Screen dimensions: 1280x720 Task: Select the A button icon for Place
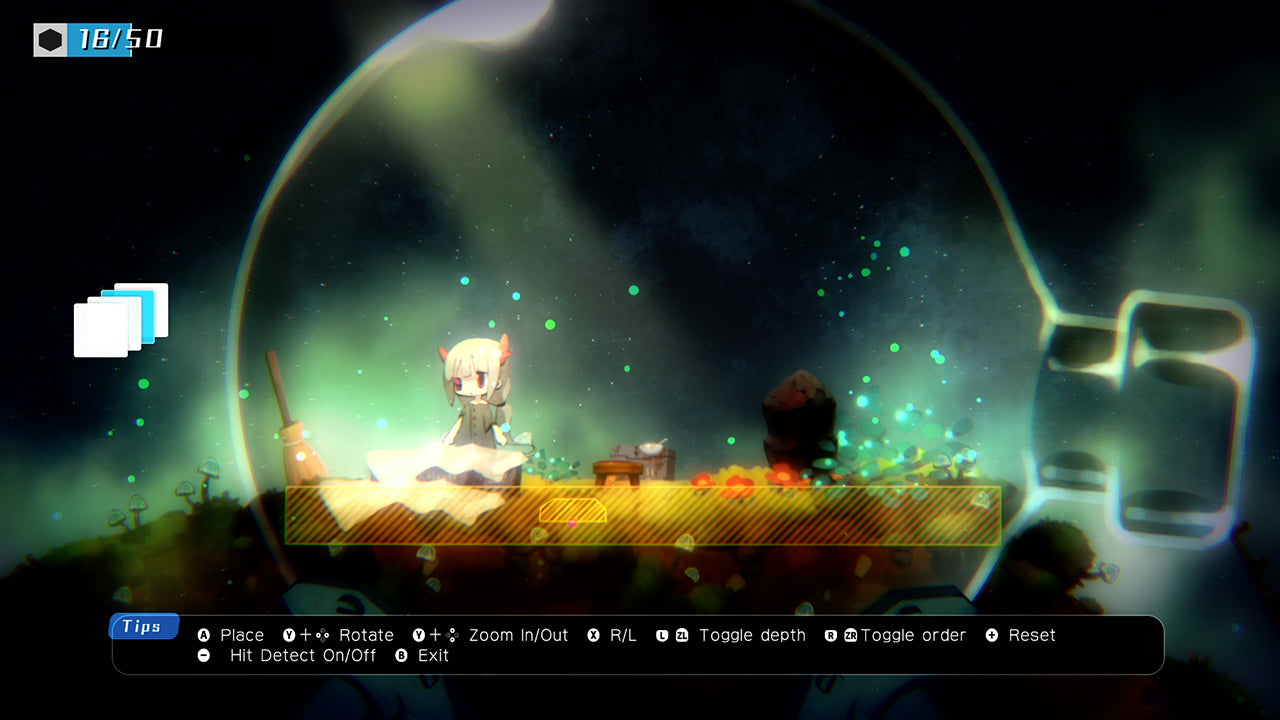point(202,635)
